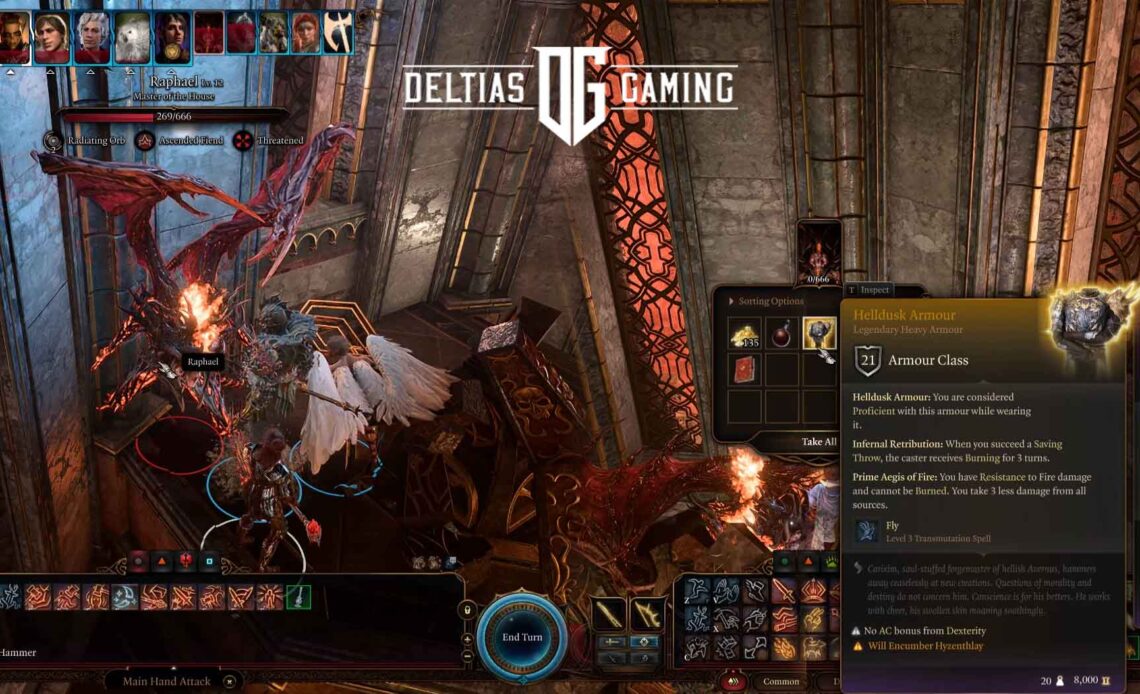Select the Helldusk Armour loot slot
The image size is (1140, 694).
point(820,333)
